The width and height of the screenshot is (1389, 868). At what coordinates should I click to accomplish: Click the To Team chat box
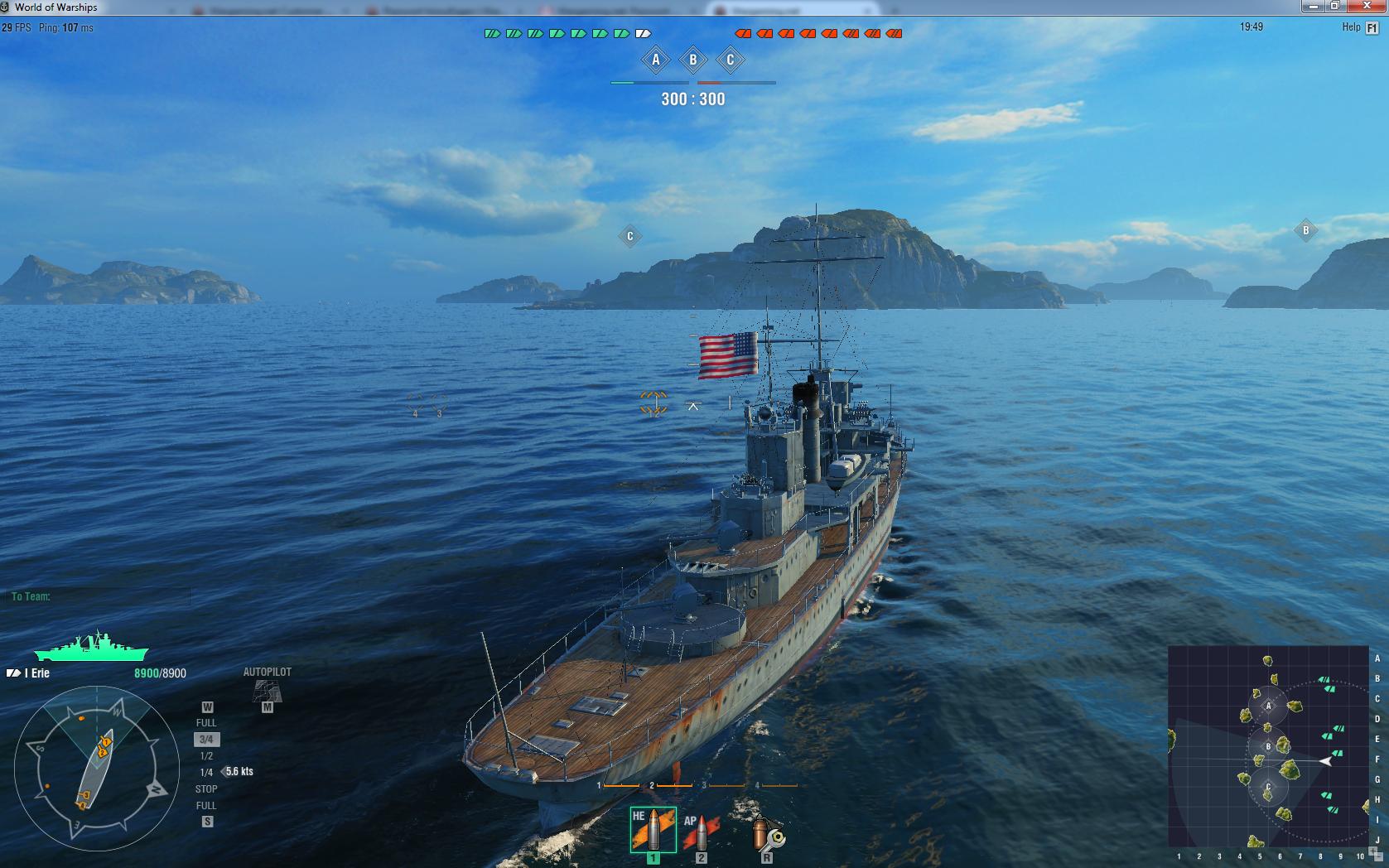(99, 596)
